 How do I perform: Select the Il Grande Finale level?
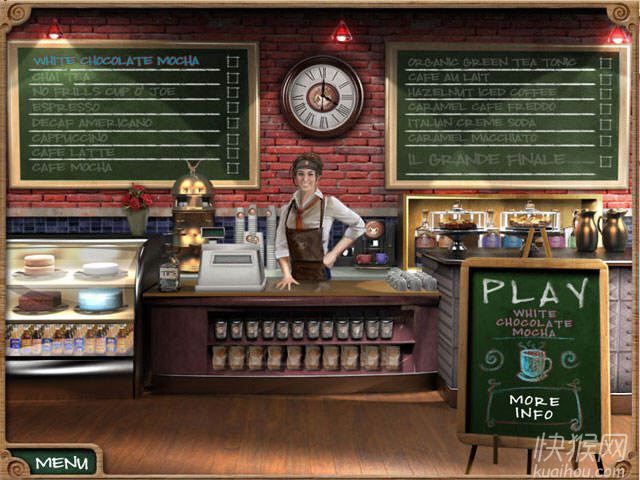click(x=484, y=160)
